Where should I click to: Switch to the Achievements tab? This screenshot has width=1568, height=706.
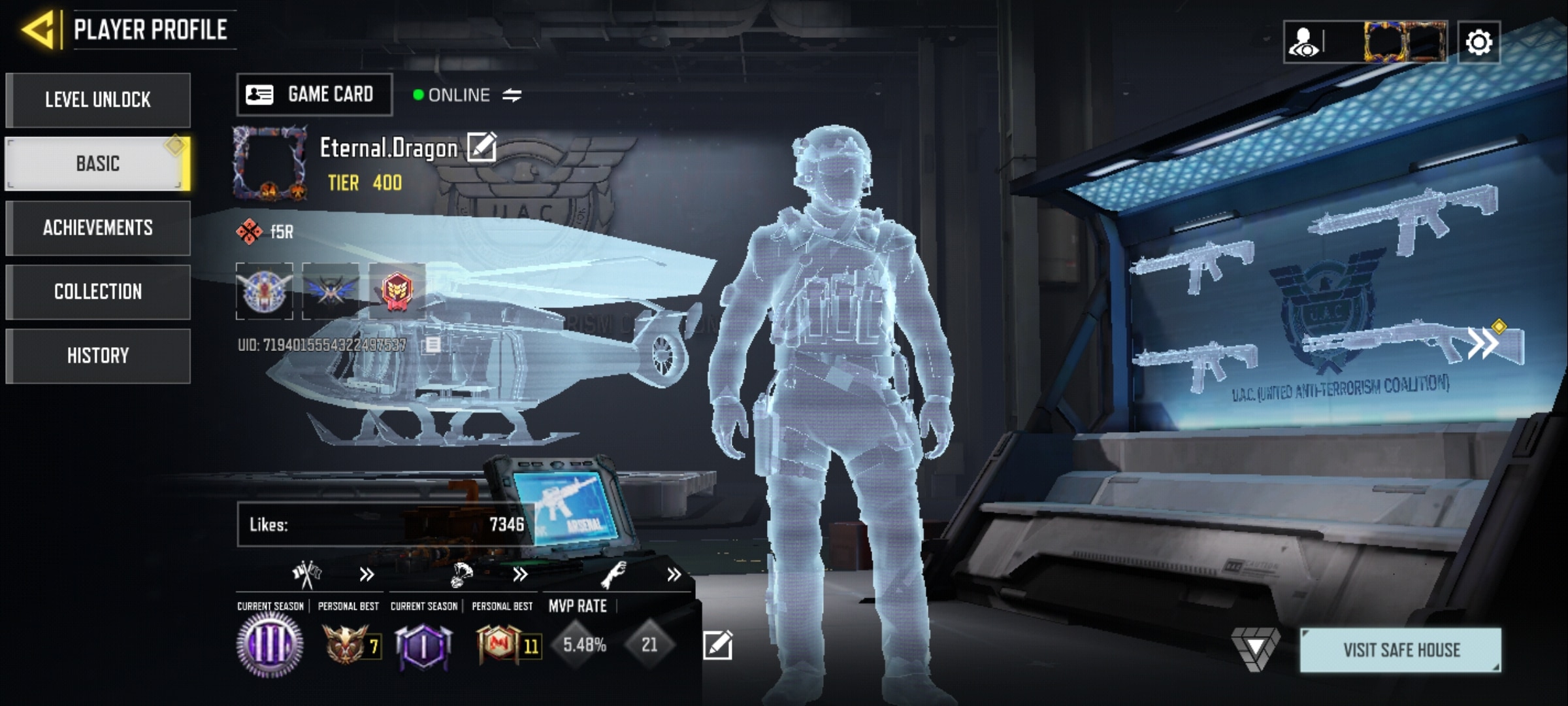click(98, 227)
